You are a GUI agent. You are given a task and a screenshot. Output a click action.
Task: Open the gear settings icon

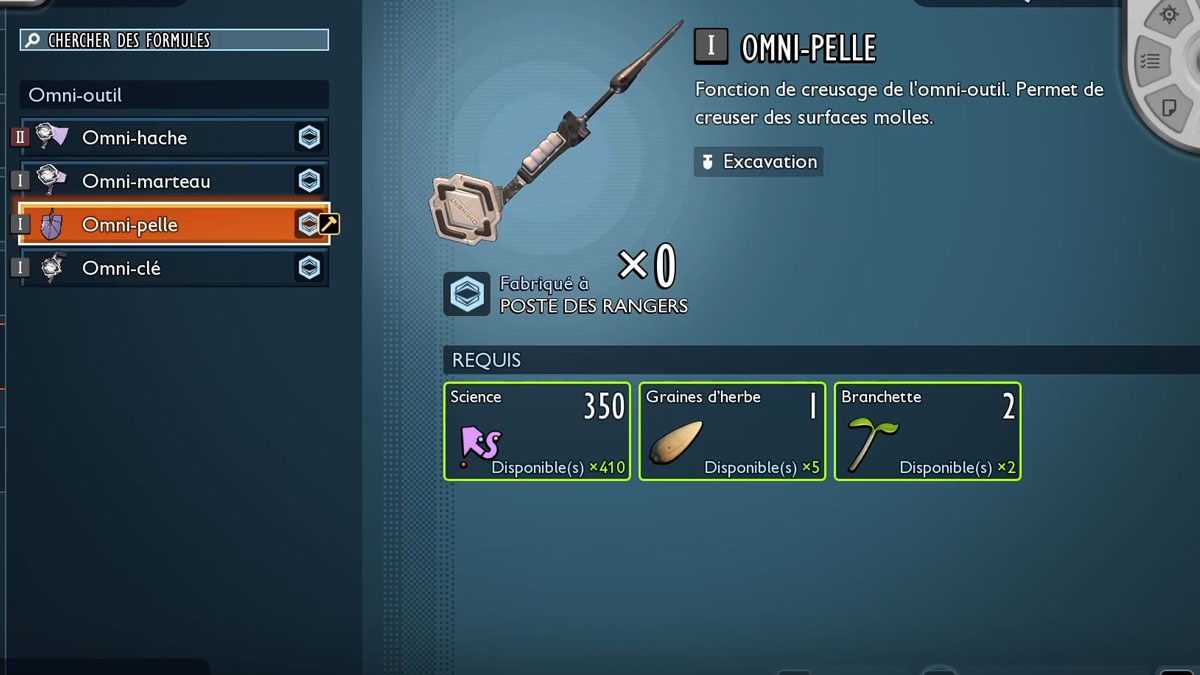(x=1168, y=16)
